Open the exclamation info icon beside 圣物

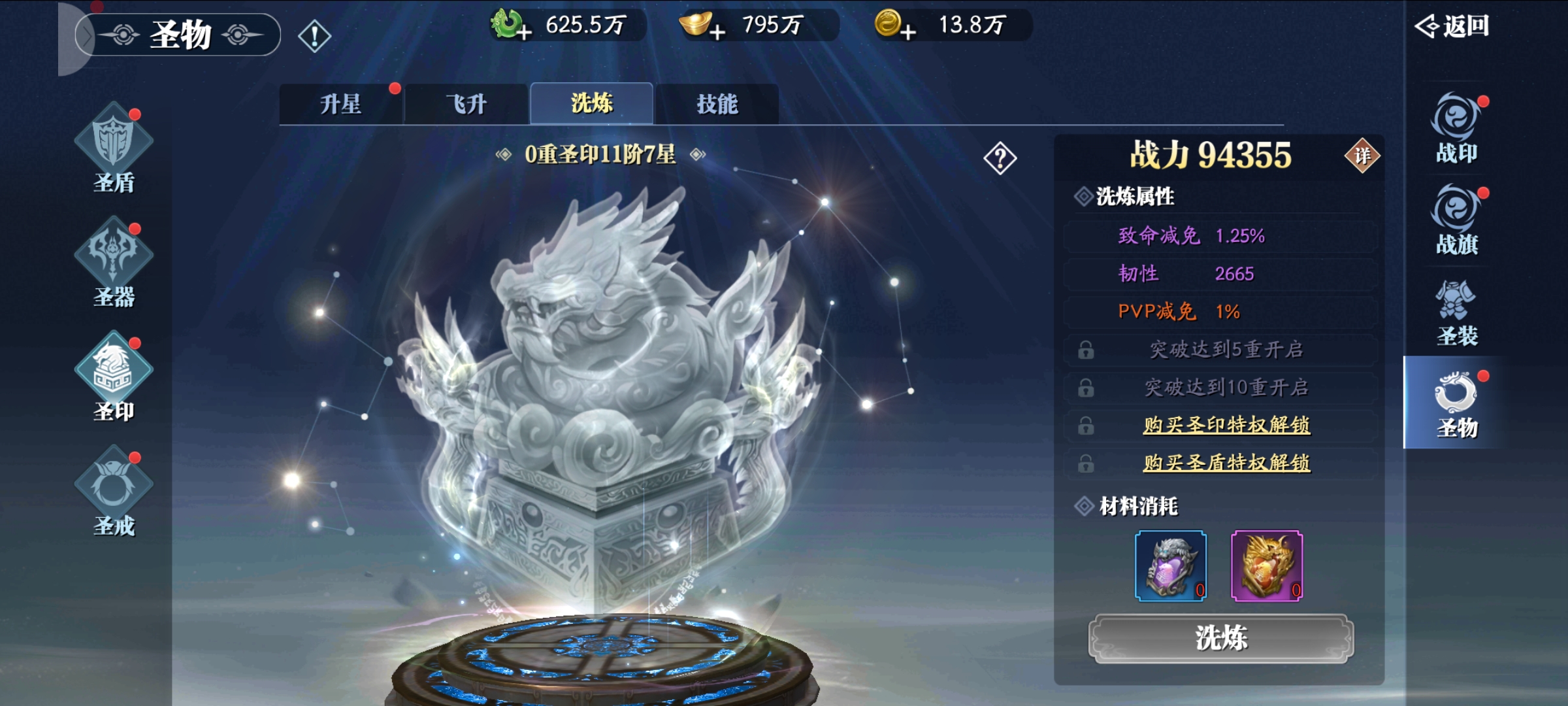tap(314, 35)
